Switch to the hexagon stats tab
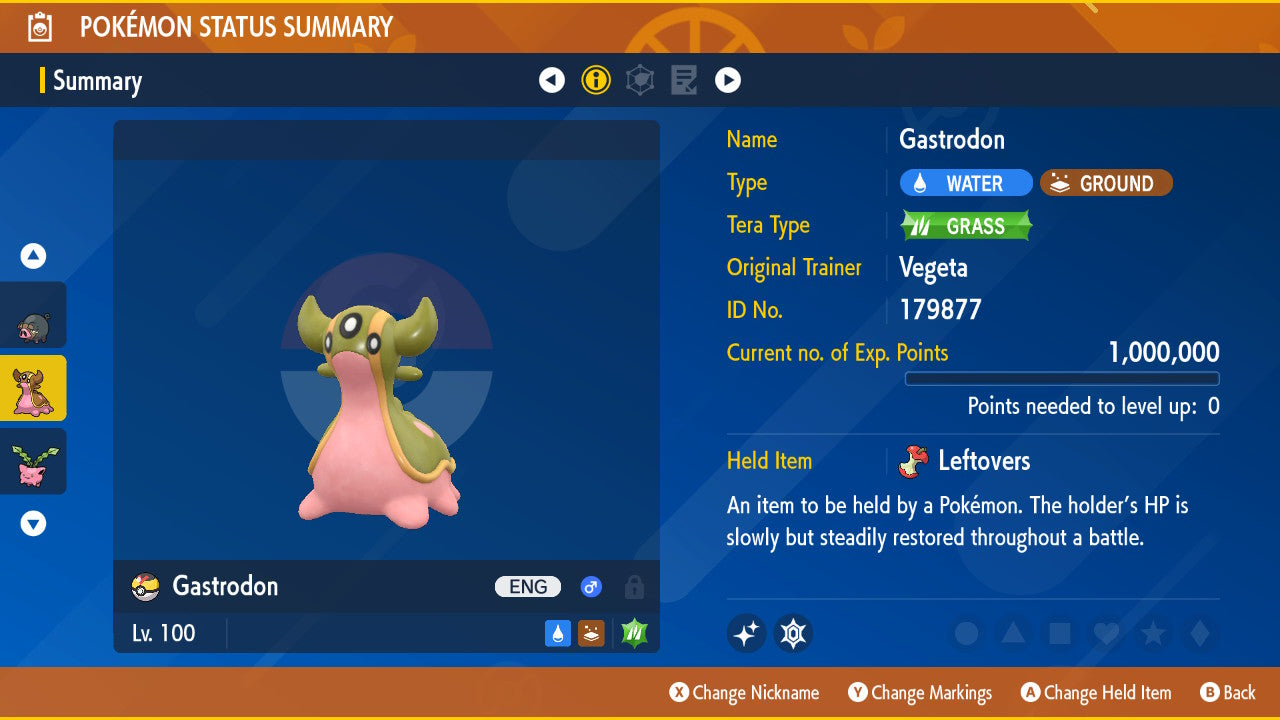The width and height of the screenshot is (1280, 720). (640, 80)
